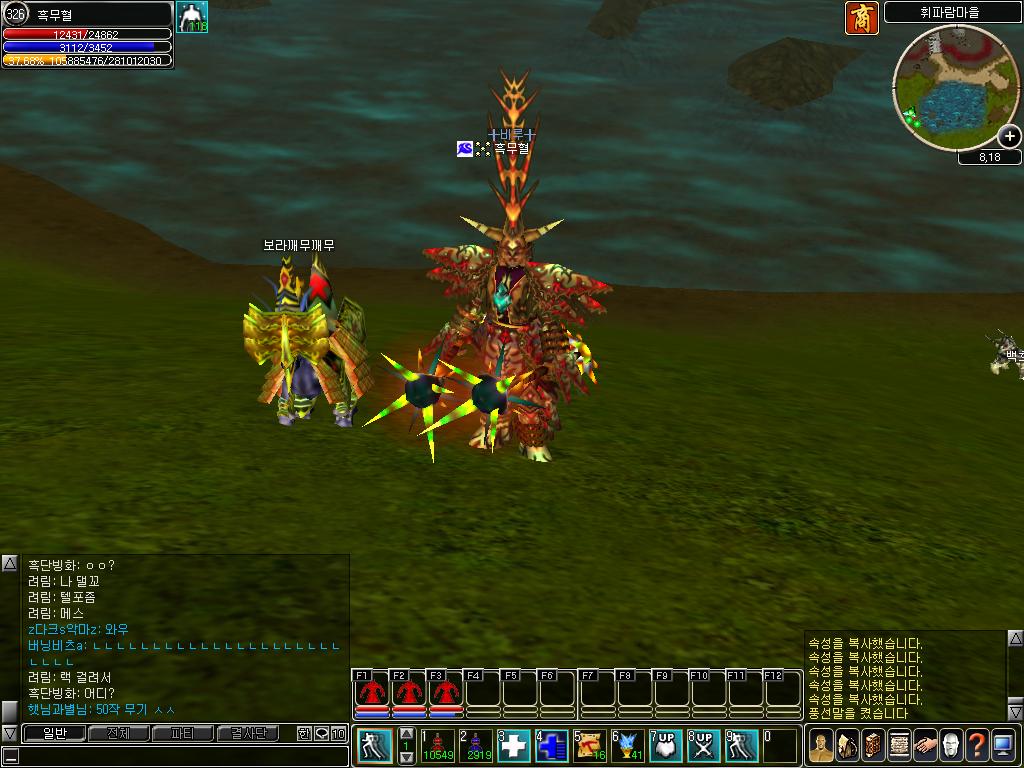The height and width of the screenshot is (768, 1024).
Task: Zoom the minimap with the plus button
Action: click(1010, 137)
